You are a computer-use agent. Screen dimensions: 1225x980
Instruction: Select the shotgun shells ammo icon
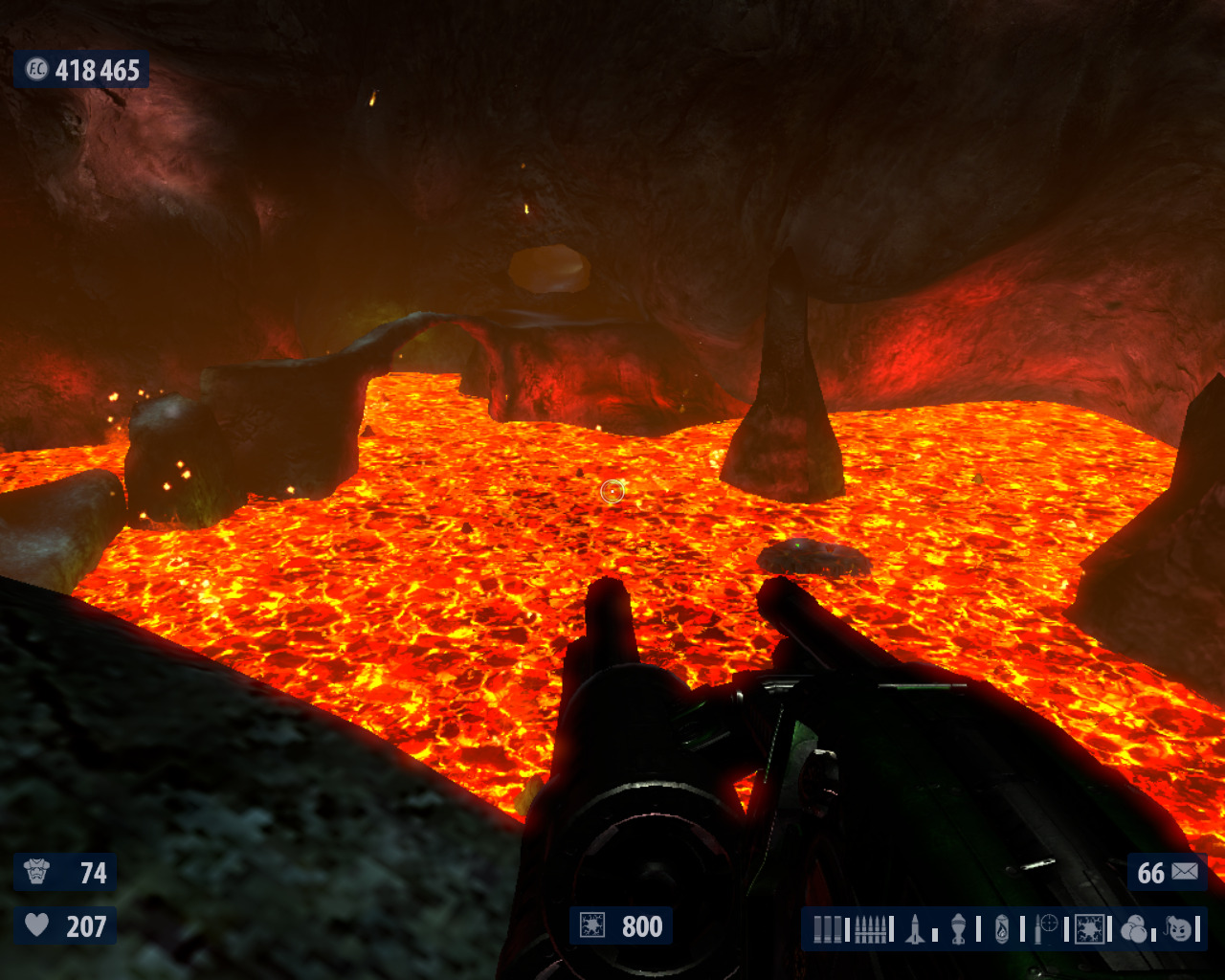(x=829, y=928)
